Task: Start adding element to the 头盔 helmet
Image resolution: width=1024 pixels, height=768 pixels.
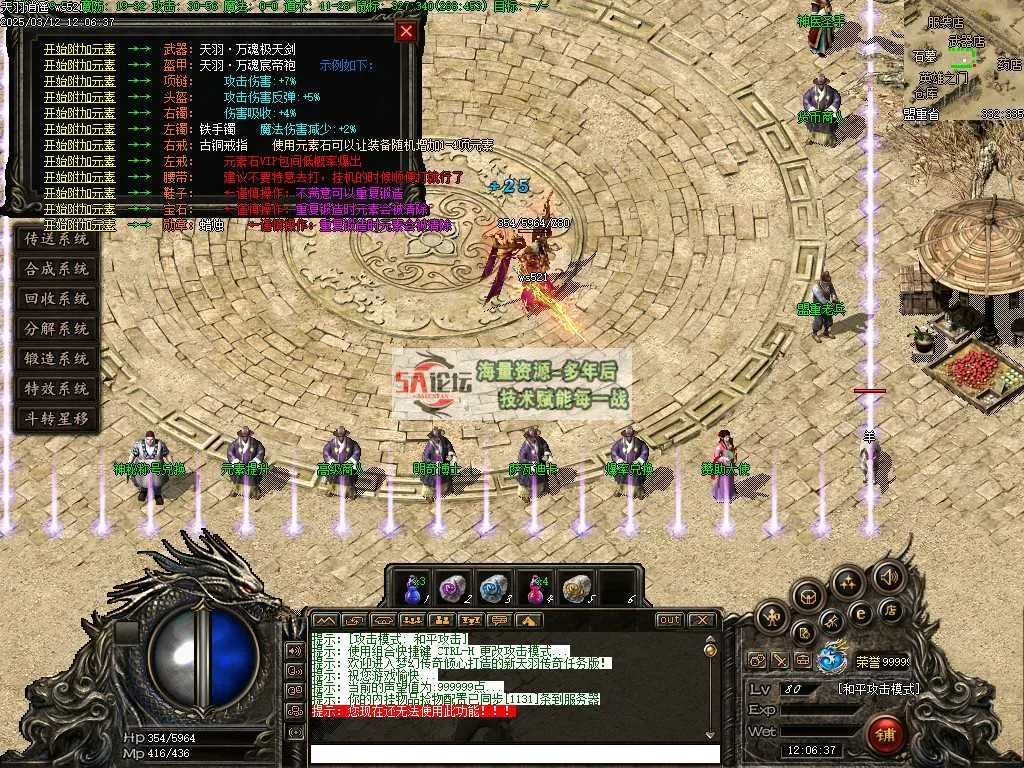Action: 80,97
